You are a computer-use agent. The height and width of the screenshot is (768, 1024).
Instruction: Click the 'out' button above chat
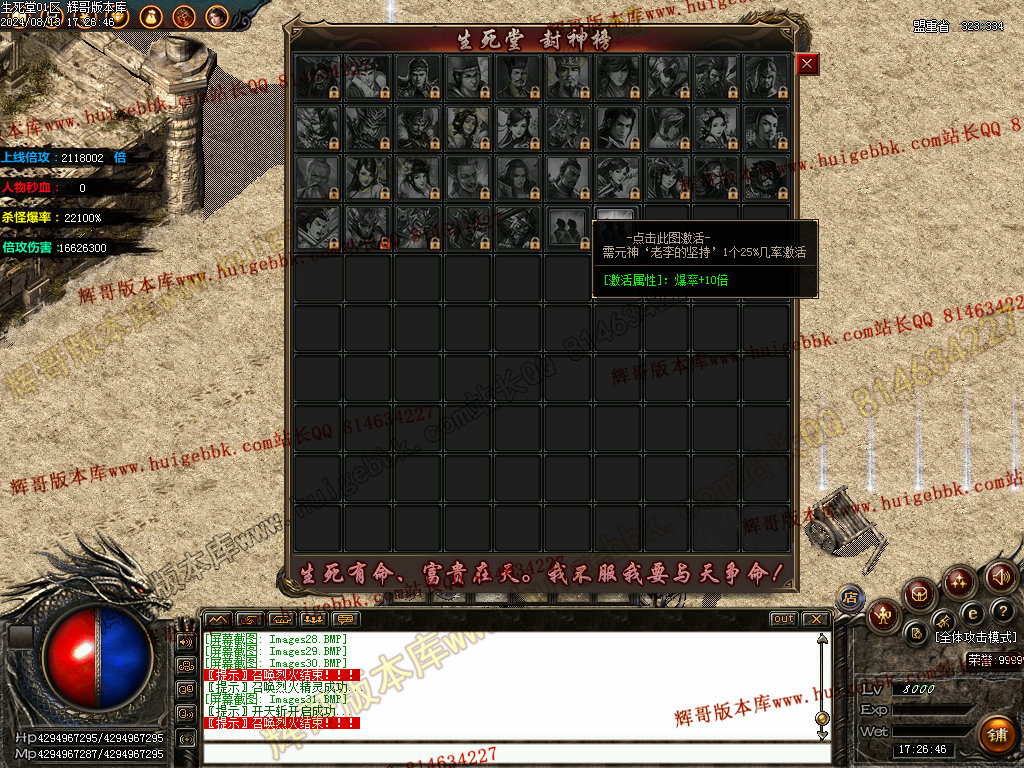783,619
